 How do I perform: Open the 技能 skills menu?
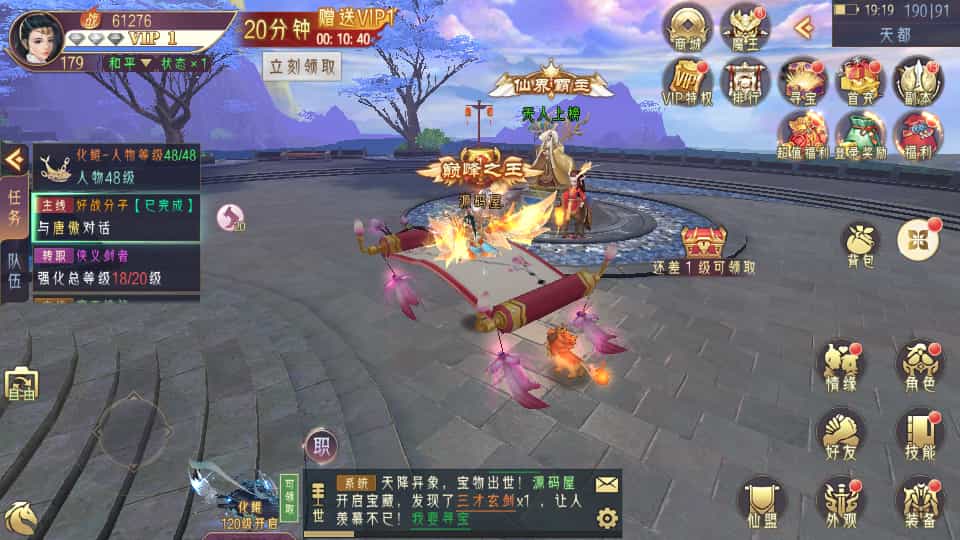[x=918, y=432]
